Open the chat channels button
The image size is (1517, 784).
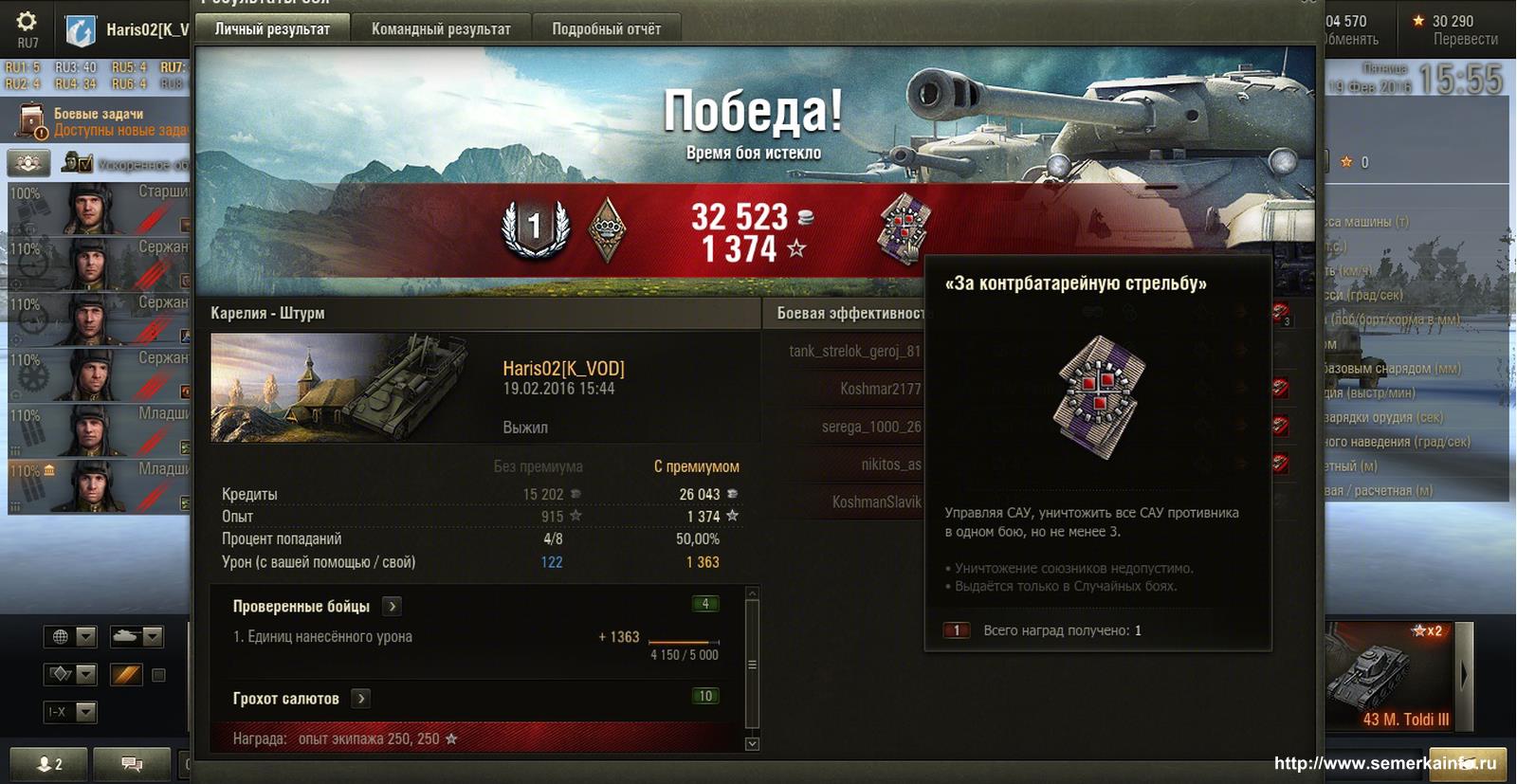click(133, 764)
